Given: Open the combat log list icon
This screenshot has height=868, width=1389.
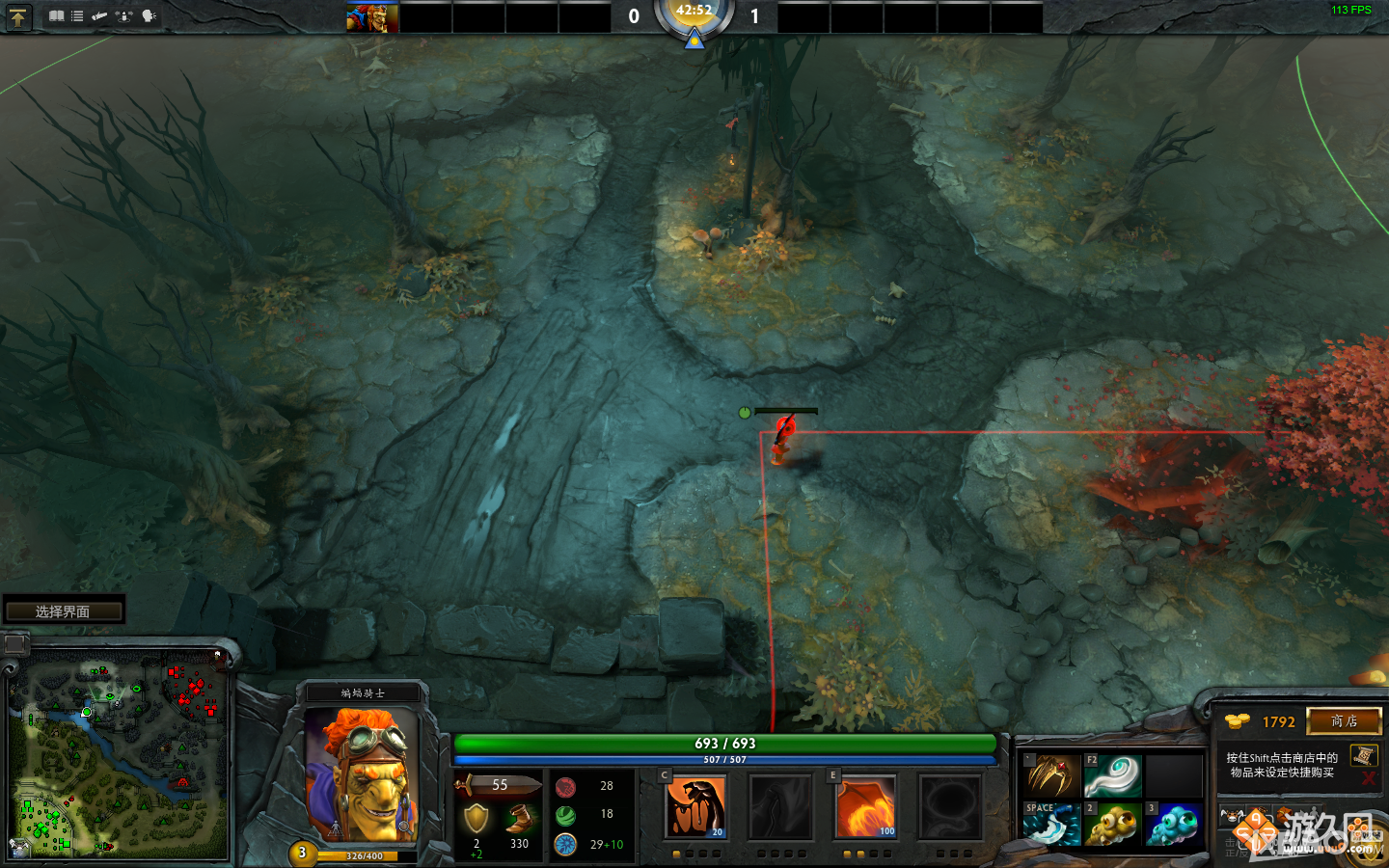Looking at the screenshot, I should pos(77,15).
